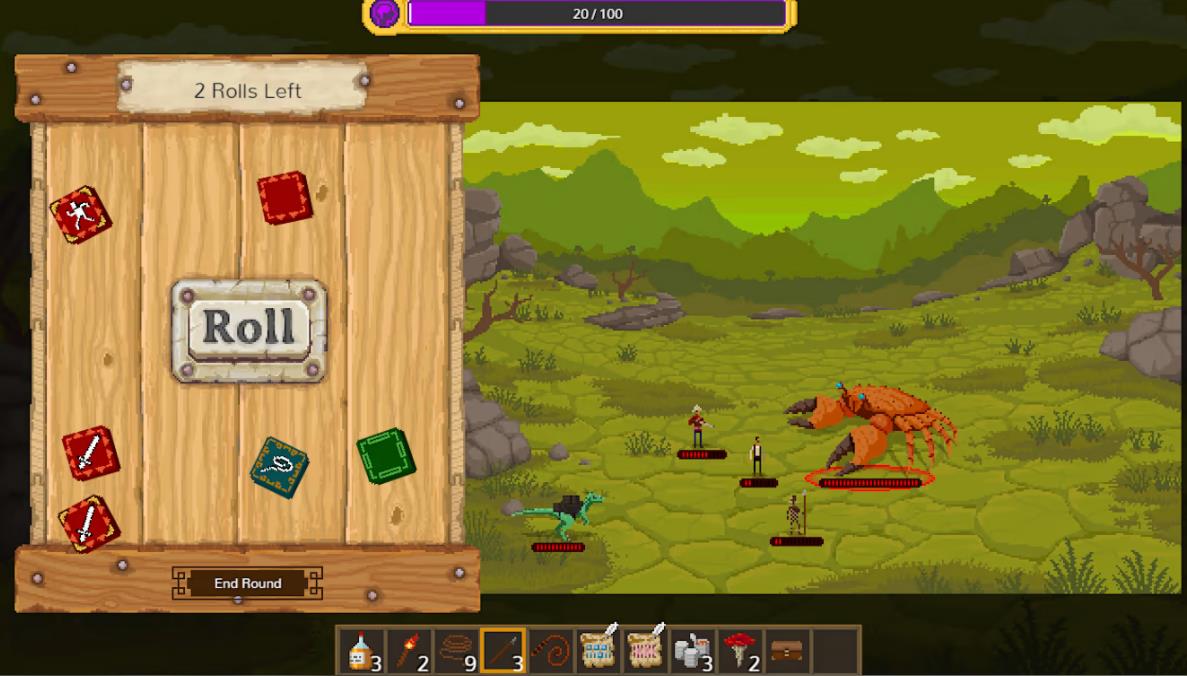End the current round
Screen dimensions: 1187x676
[x=247, y=583]
